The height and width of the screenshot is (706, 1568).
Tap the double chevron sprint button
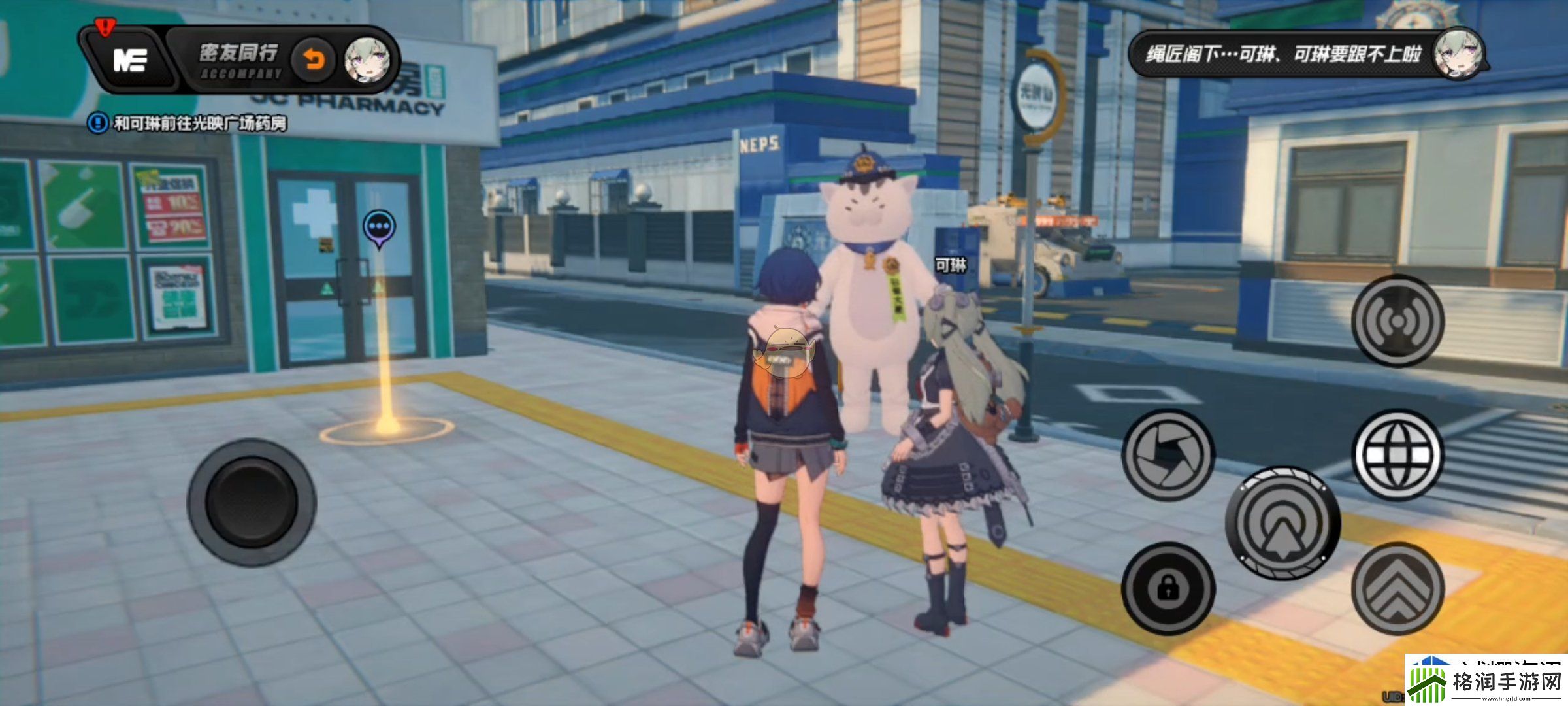pos(1397,588)
